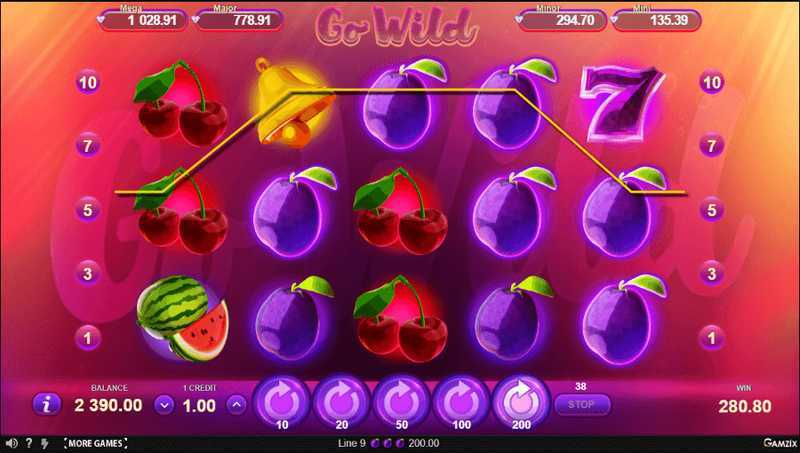Open the purple info button
This screenshot has width=800, height=453.
(47, 404)
